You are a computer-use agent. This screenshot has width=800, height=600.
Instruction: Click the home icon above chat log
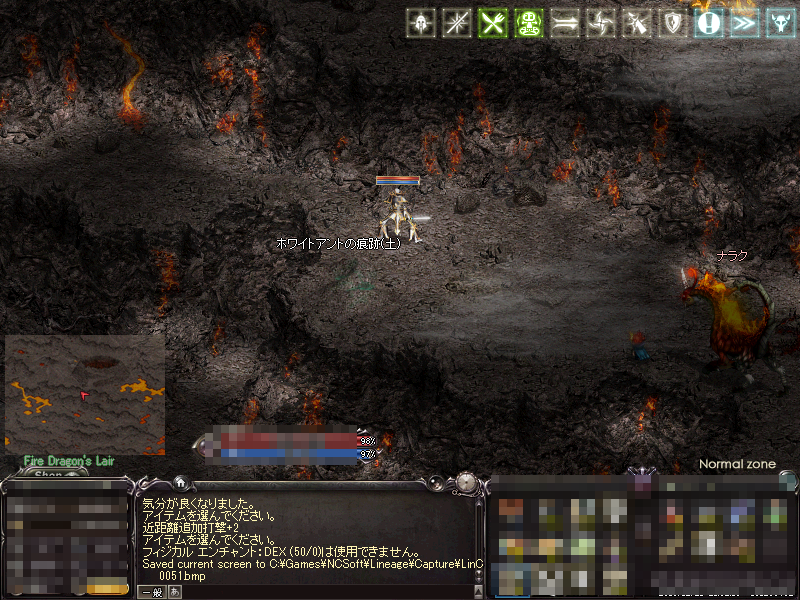pyautogui.click(x=179, y=482)
